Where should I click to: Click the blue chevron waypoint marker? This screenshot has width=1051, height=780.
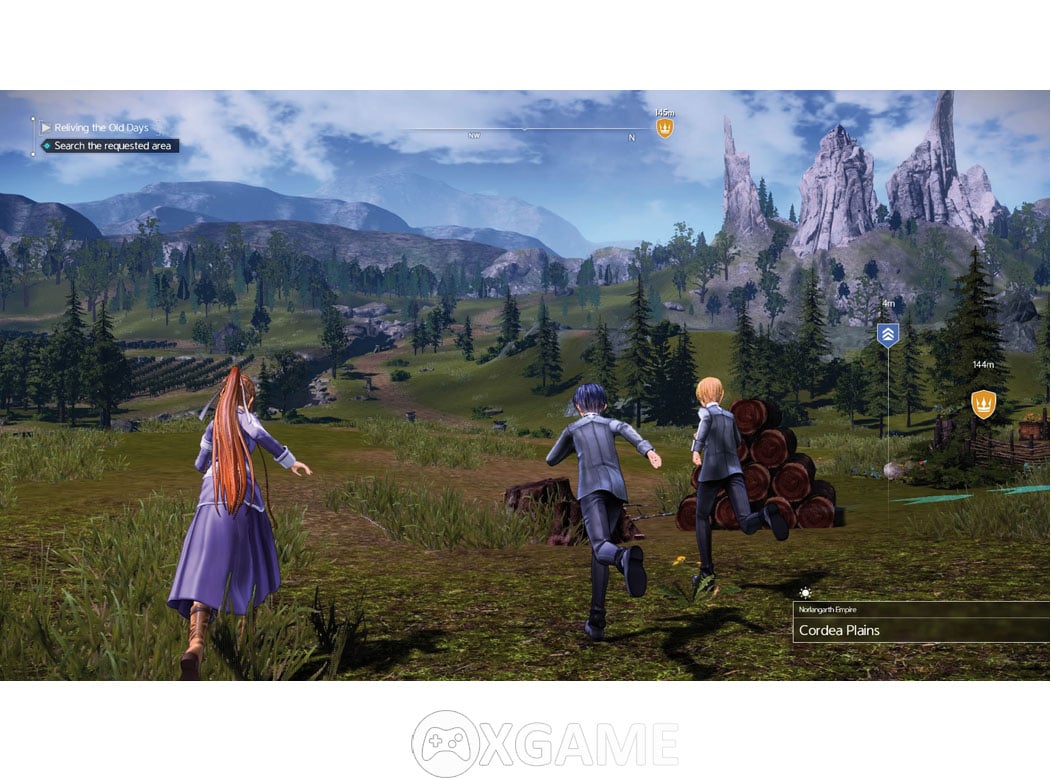tap(887, 335)
